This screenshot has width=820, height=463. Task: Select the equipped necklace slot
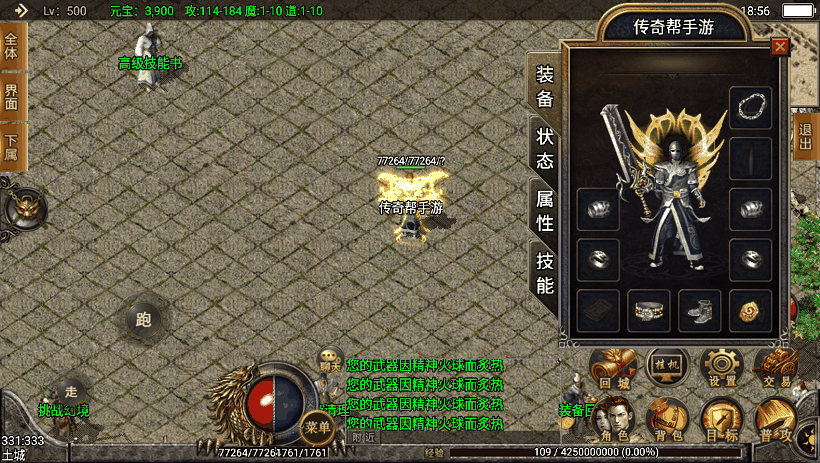coord(750,108)
